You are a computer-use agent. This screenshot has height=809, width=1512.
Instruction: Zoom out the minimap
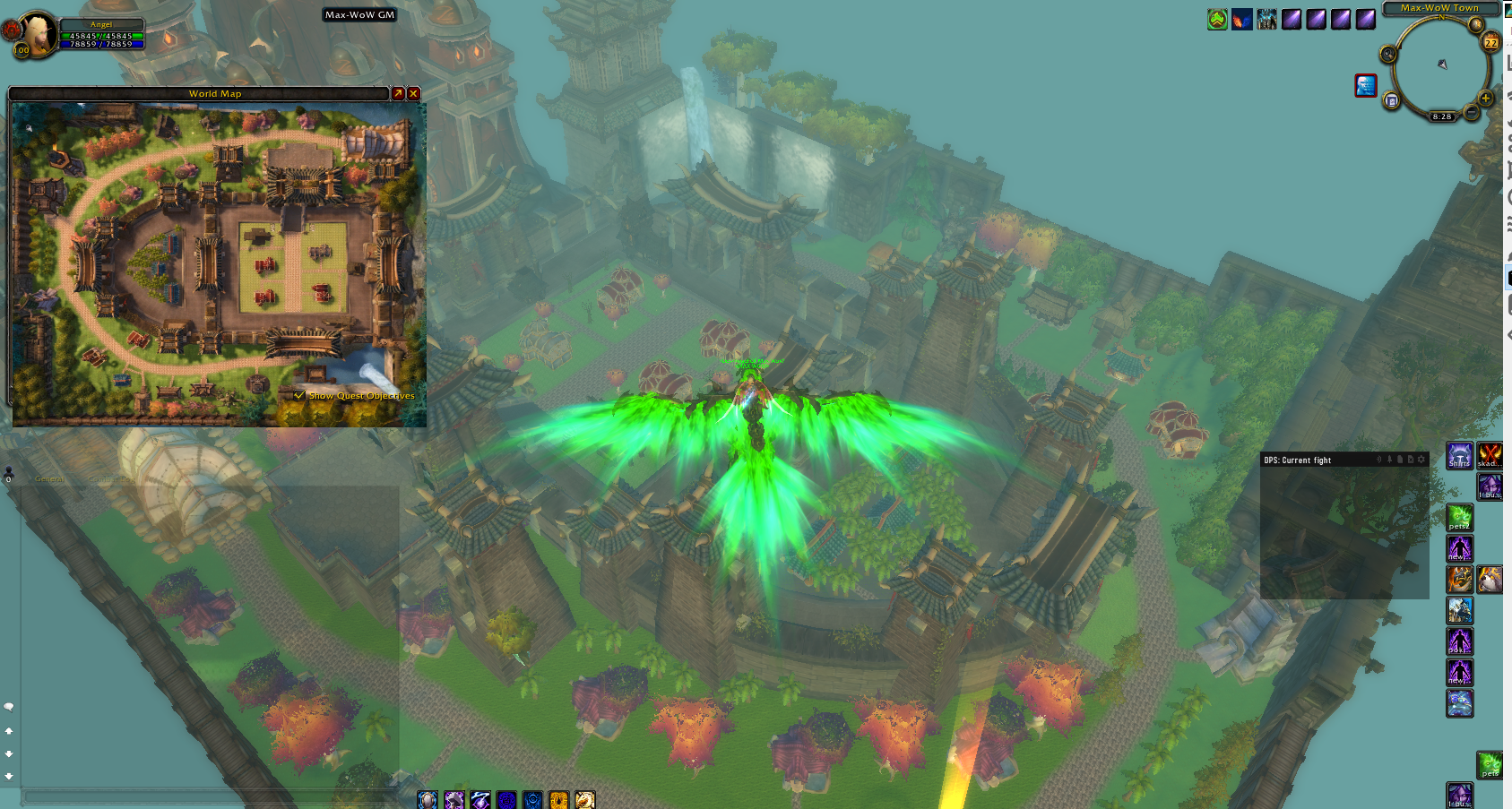(1471, 112)
